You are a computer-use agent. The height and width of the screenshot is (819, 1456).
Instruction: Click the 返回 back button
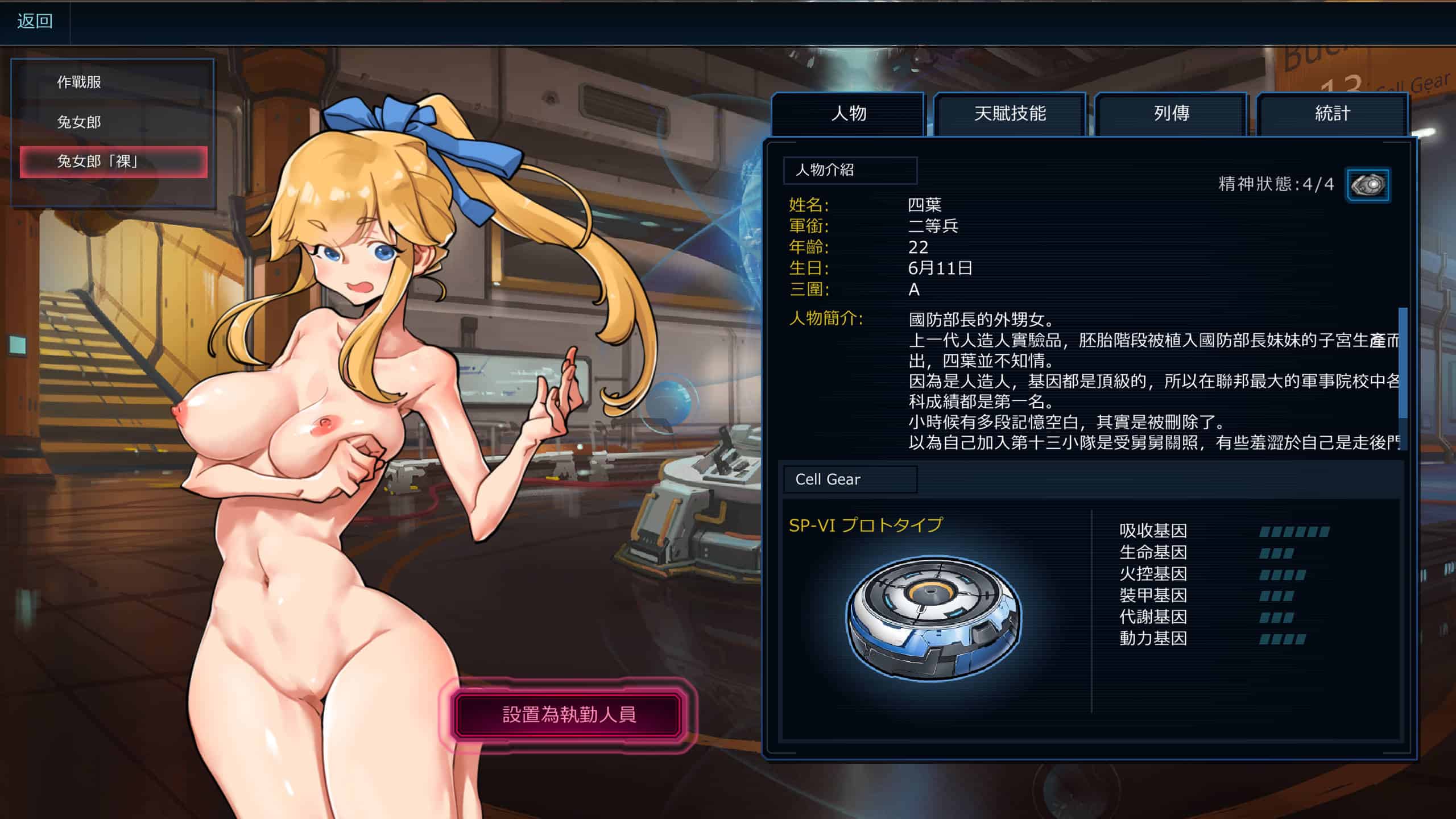click(x=35, y=22)
